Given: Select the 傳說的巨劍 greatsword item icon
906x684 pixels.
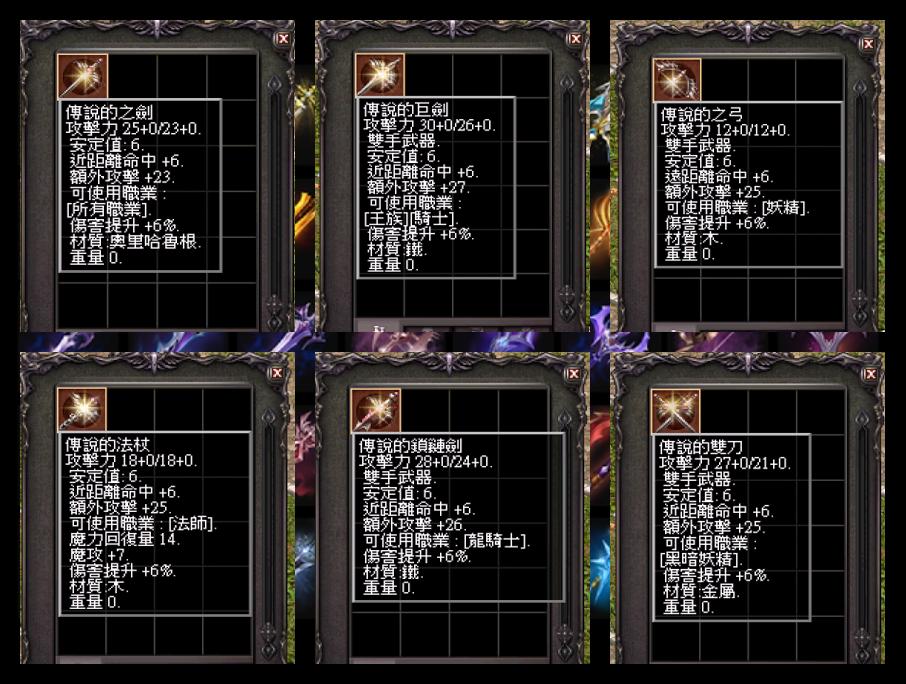Looking at the screenshot, I should click(x=380, y=76).
